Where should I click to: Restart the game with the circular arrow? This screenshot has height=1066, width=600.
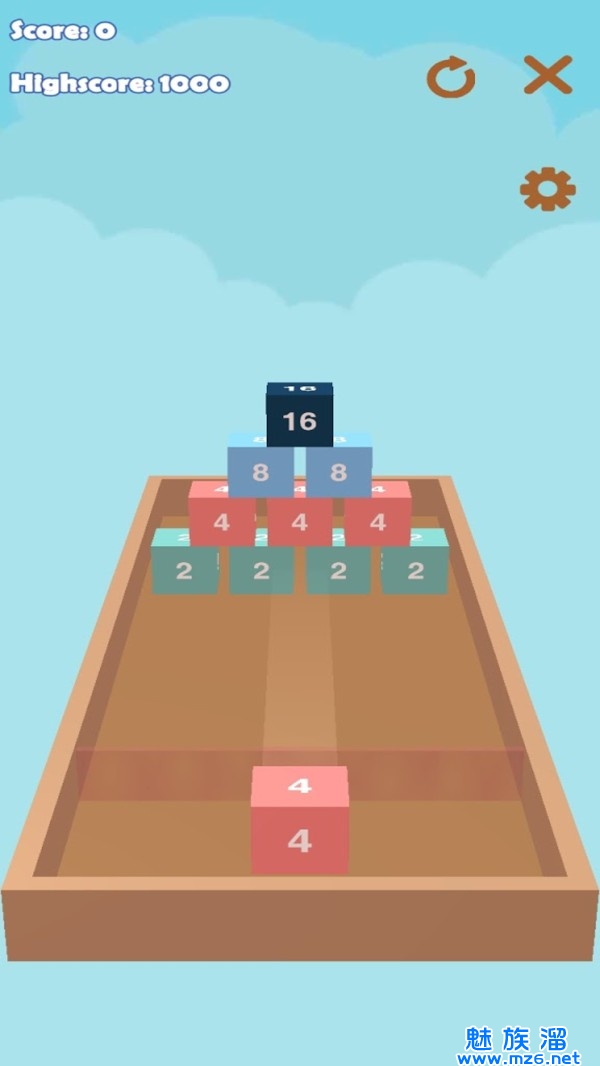(451, 77)
